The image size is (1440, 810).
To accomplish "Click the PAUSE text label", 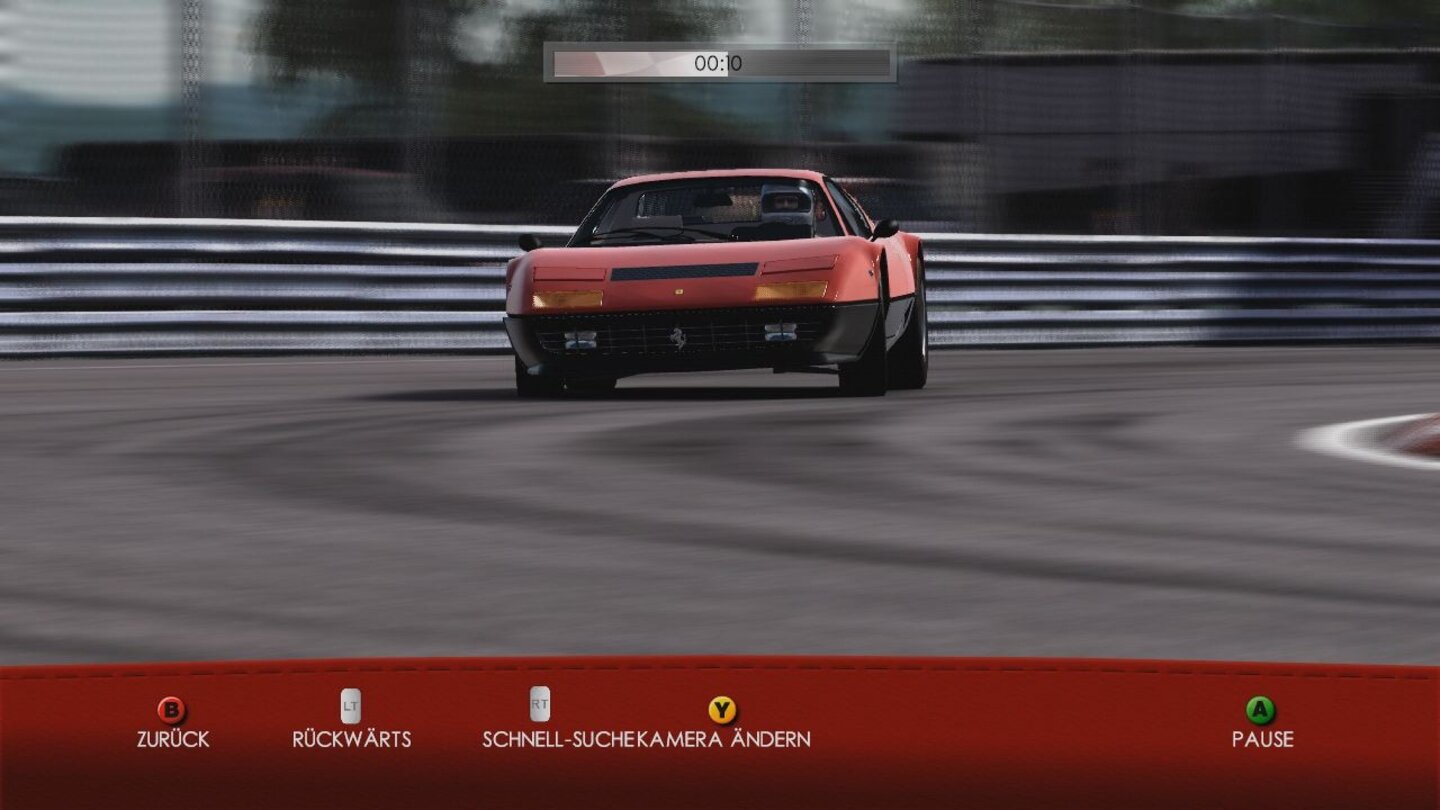I will click(x=1263, y=740).
